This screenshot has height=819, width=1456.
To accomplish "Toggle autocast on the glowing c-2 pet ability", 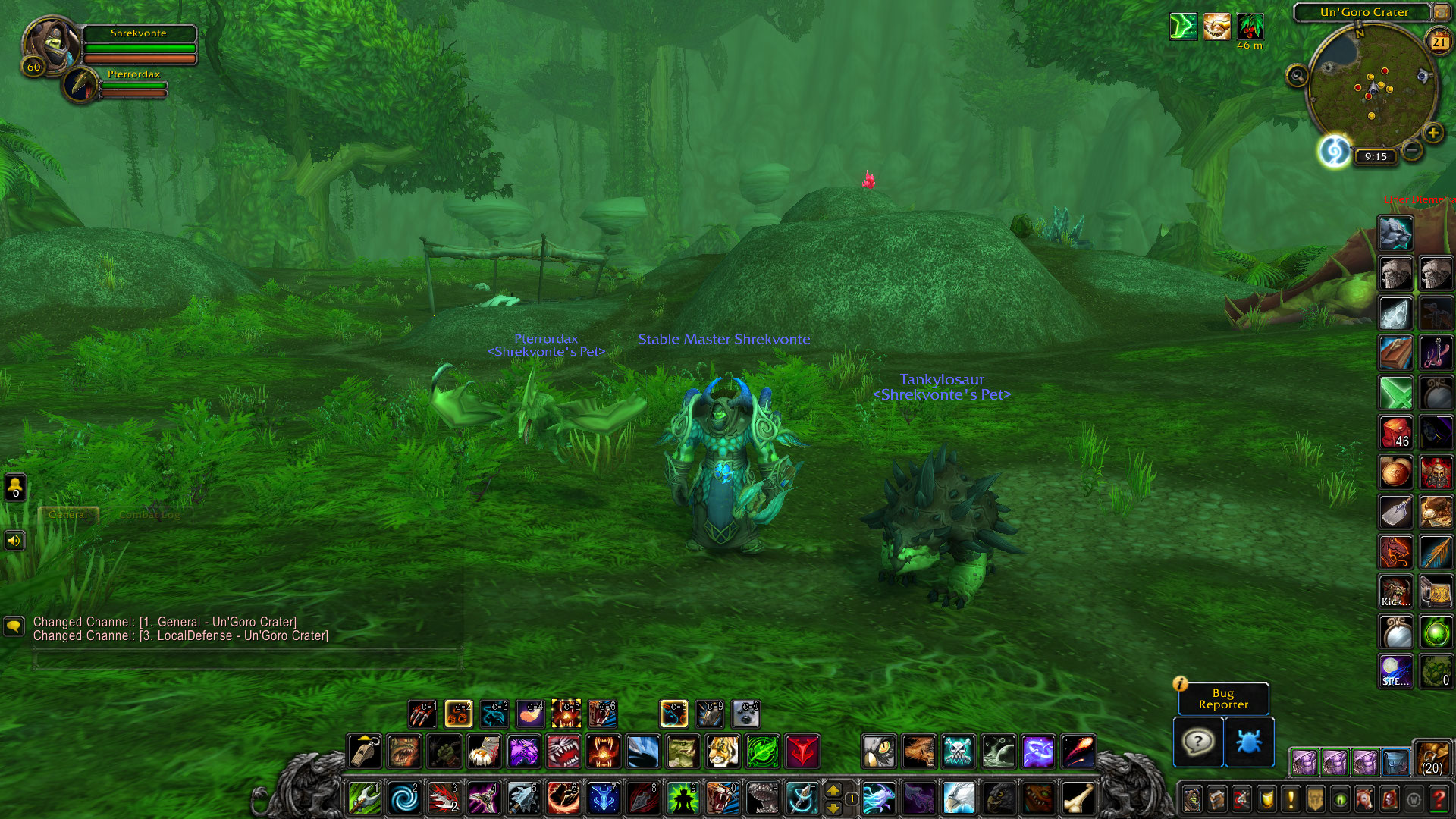I will point(458,714).
